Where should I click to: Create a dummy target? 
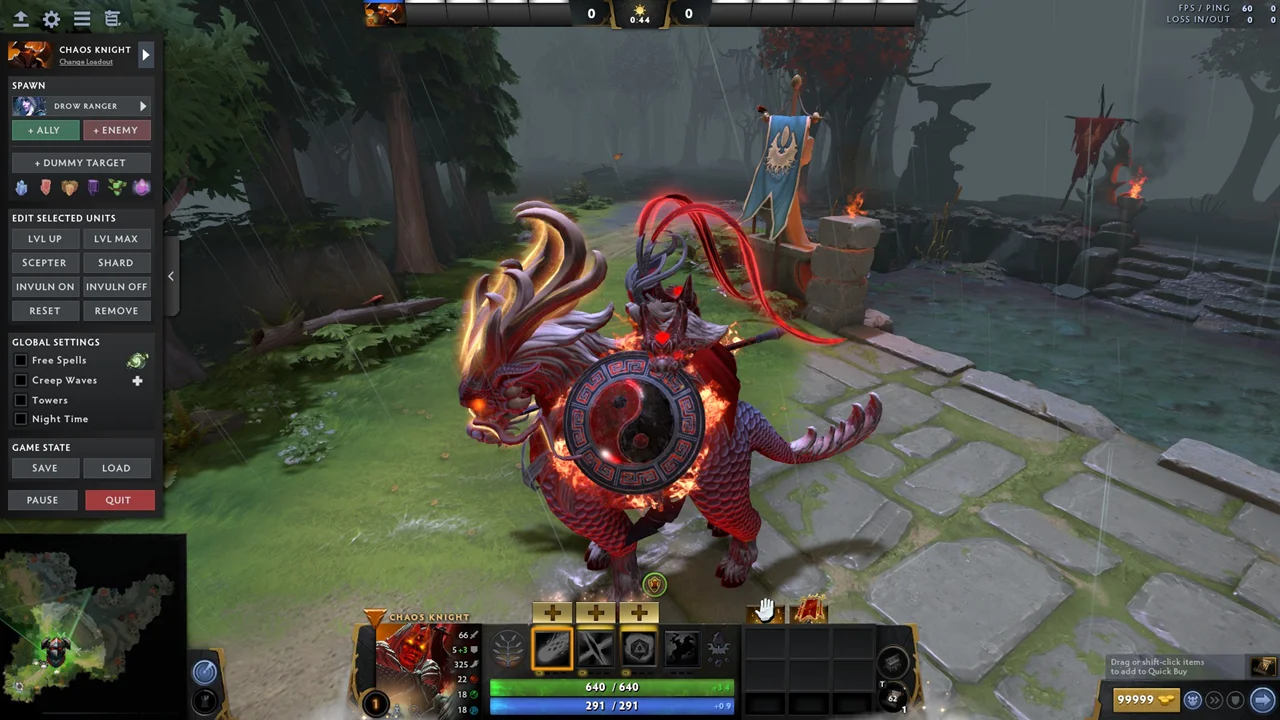[x=80, y=163]
